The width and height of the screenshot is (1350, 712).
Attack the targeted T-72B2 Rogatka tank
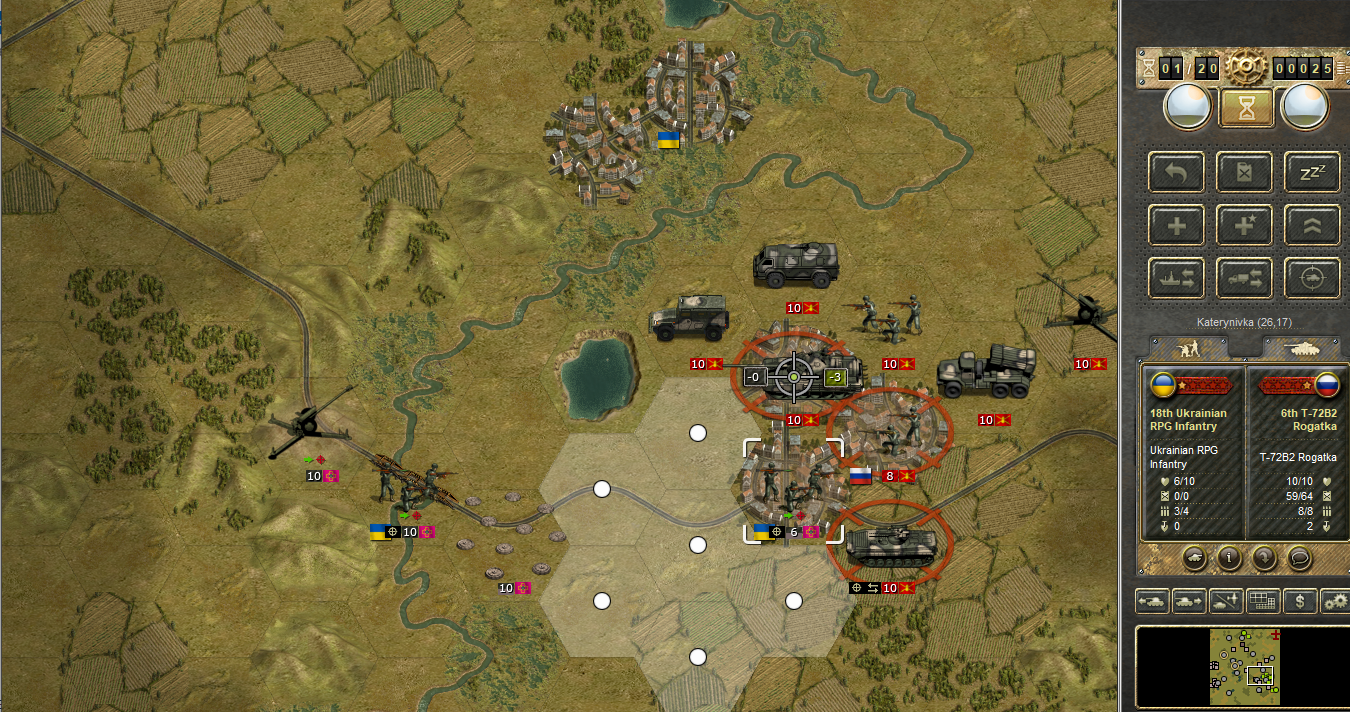tap(795, 376)
